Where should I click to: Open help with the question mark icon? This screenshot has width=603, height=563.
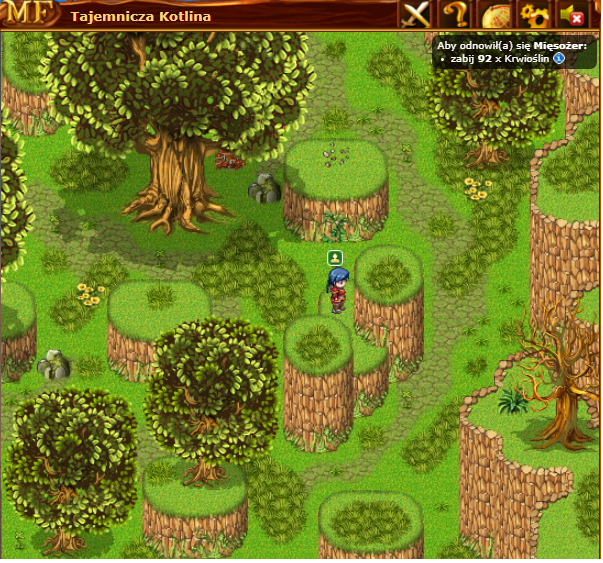455,15
